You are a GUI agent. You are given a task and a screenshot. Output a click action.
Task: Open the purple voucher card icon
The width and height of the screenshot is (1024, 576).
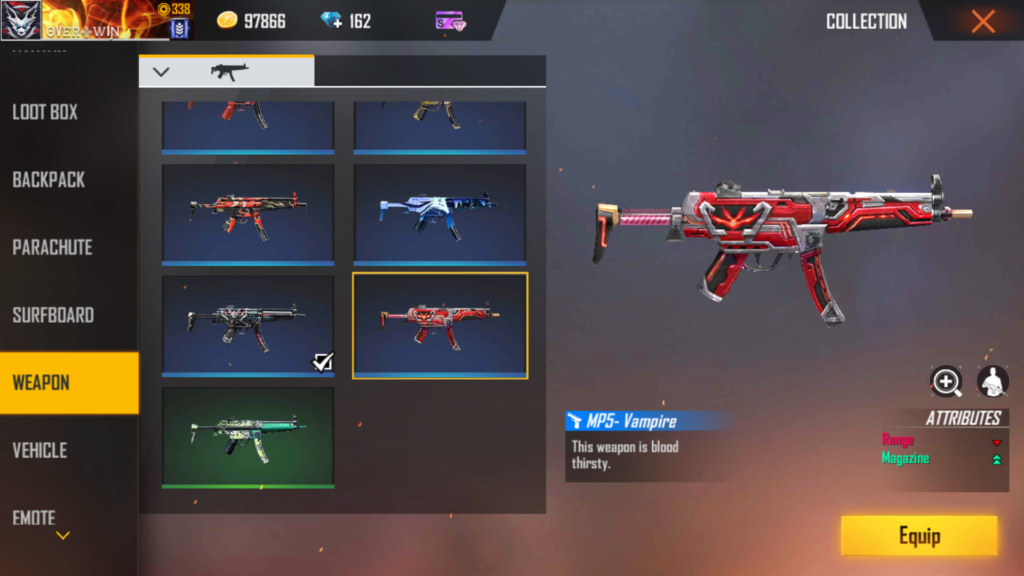449,21
